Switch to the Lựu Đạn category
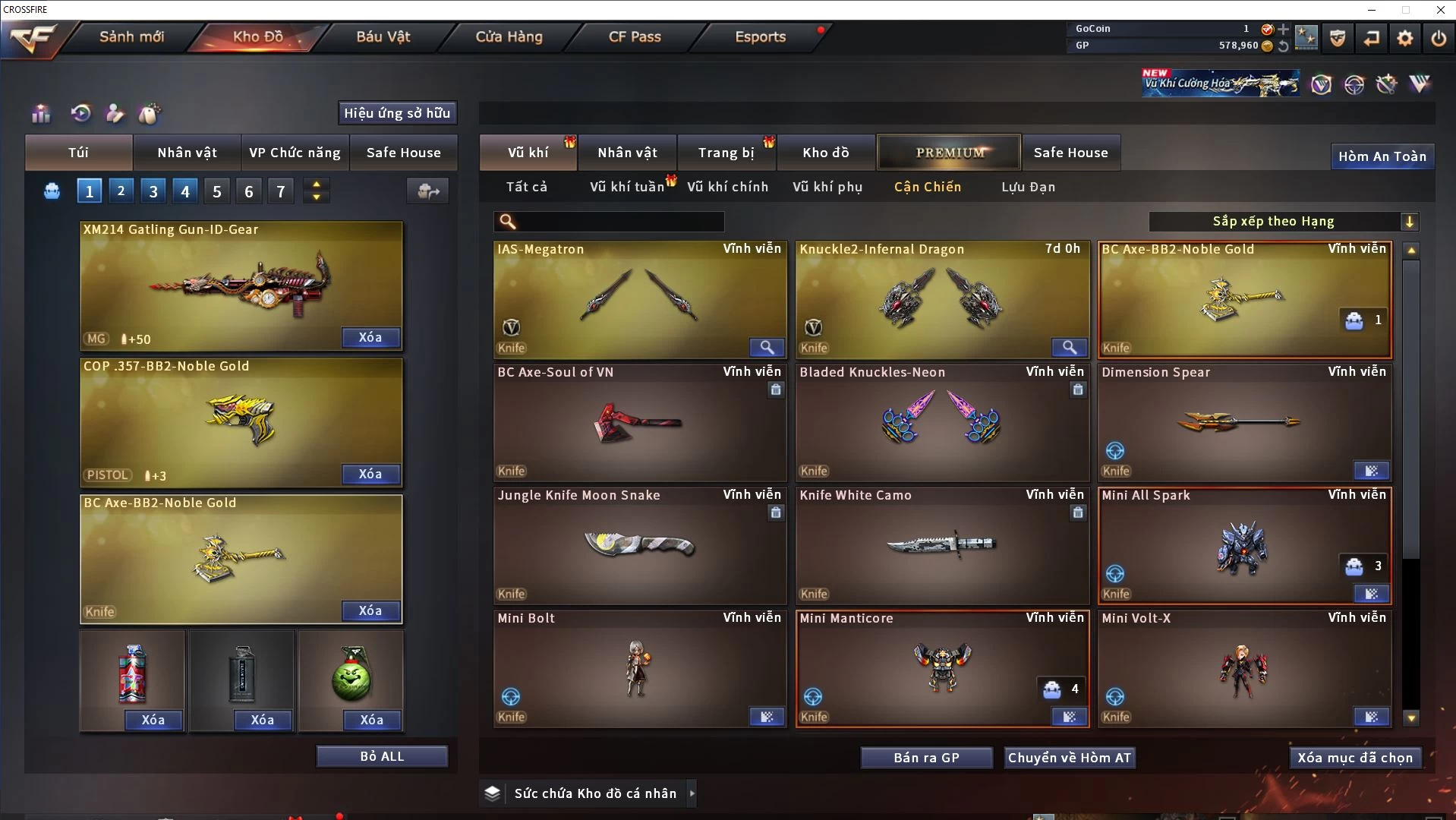This screenshot has height=820, width=1456. click(1028, 187)
